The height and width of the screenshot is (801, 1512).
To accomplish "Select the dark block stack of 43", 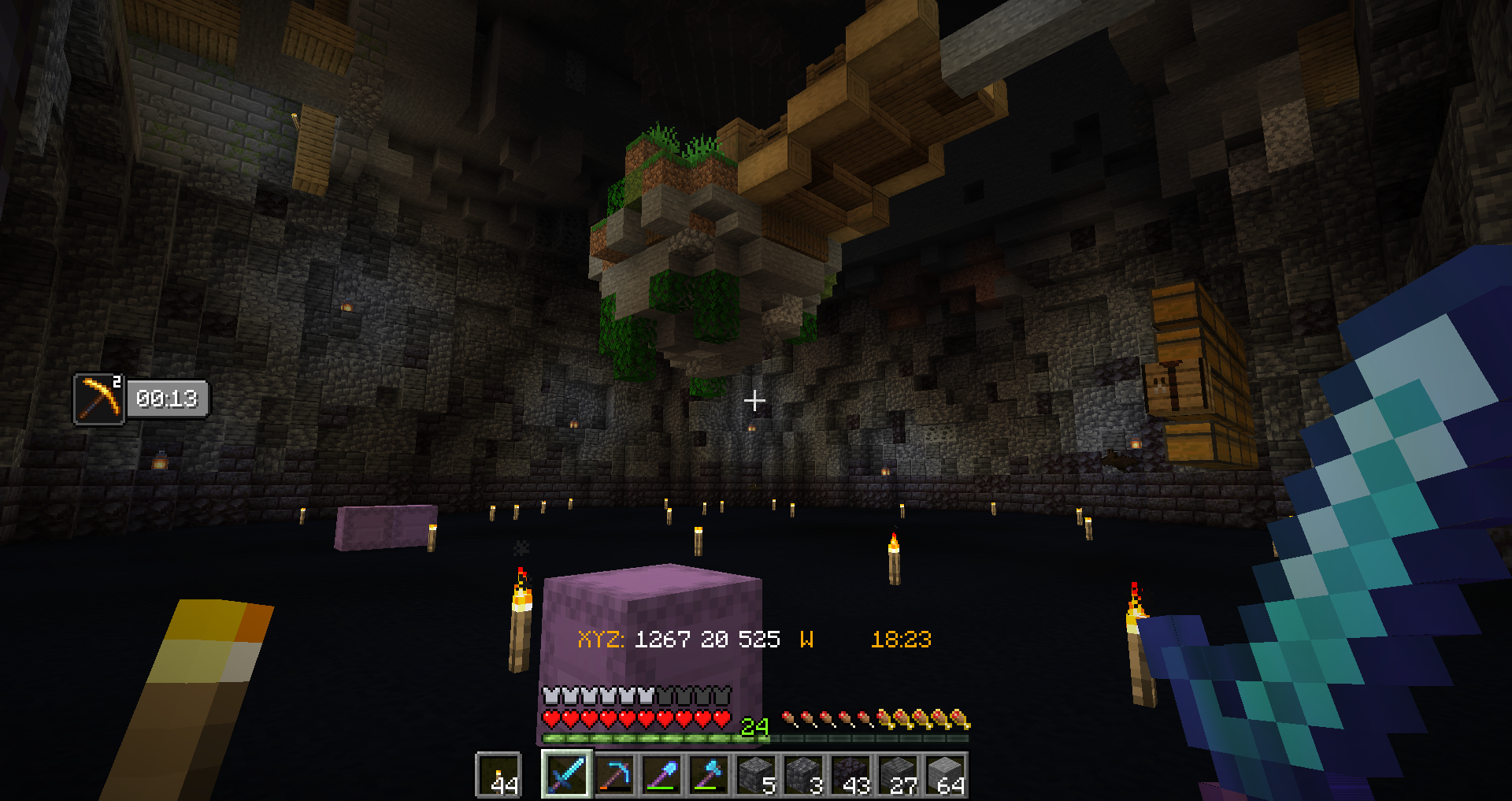I will (x=851, y=775).
